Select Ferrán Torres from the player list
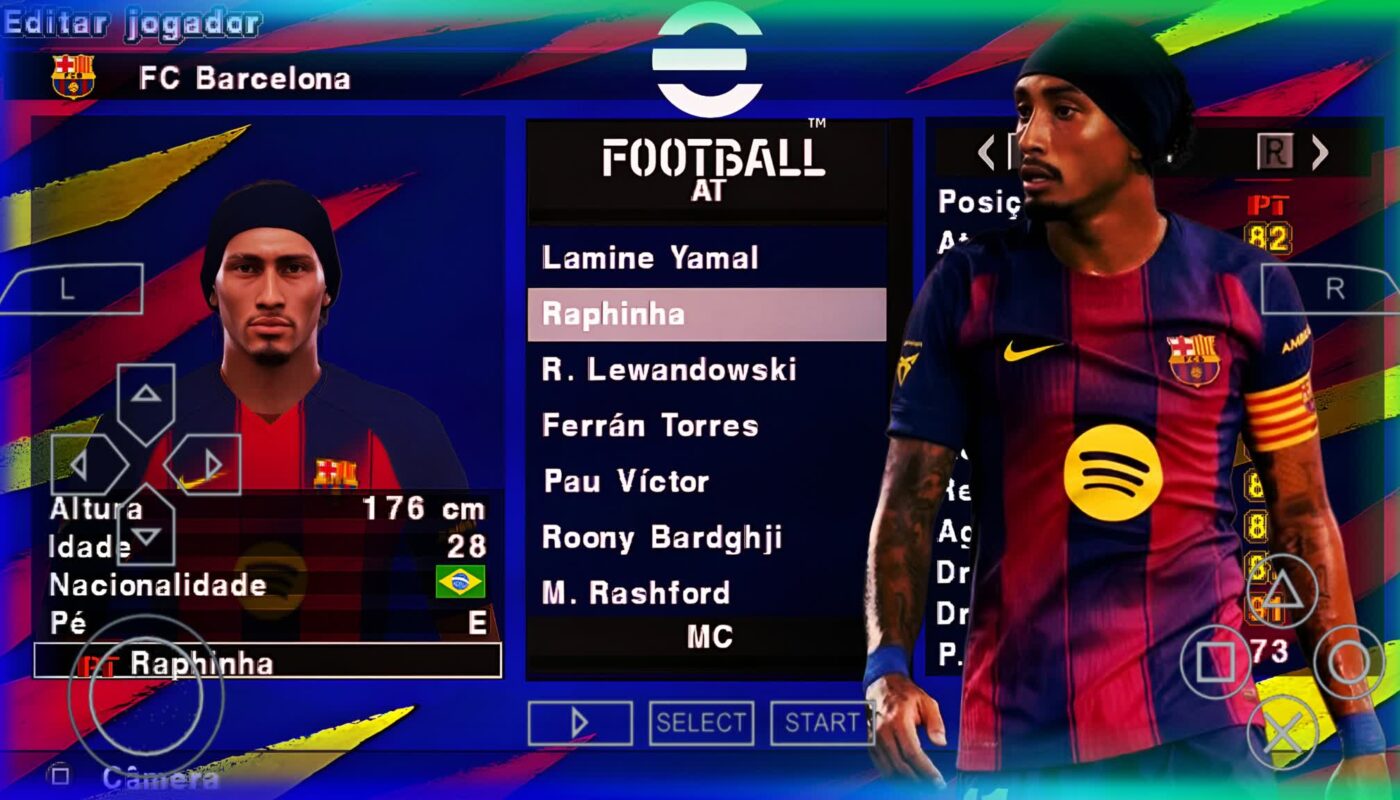The height and width of the screenshot is (800, 1400). (649, 425)
